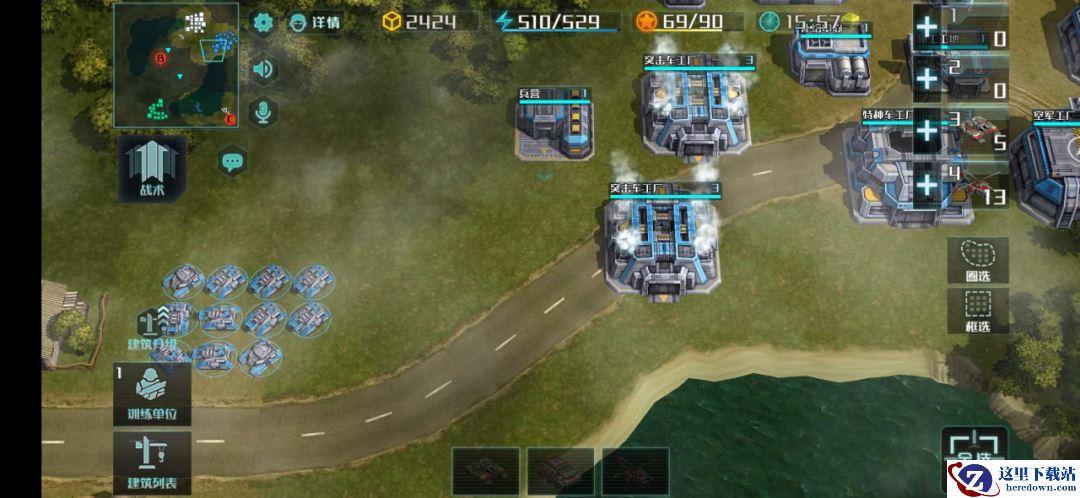The height and width of the screenshot is (498, 1080).
Task: Activate 圈选 lasso selection tool
Action: coord(977,262)
